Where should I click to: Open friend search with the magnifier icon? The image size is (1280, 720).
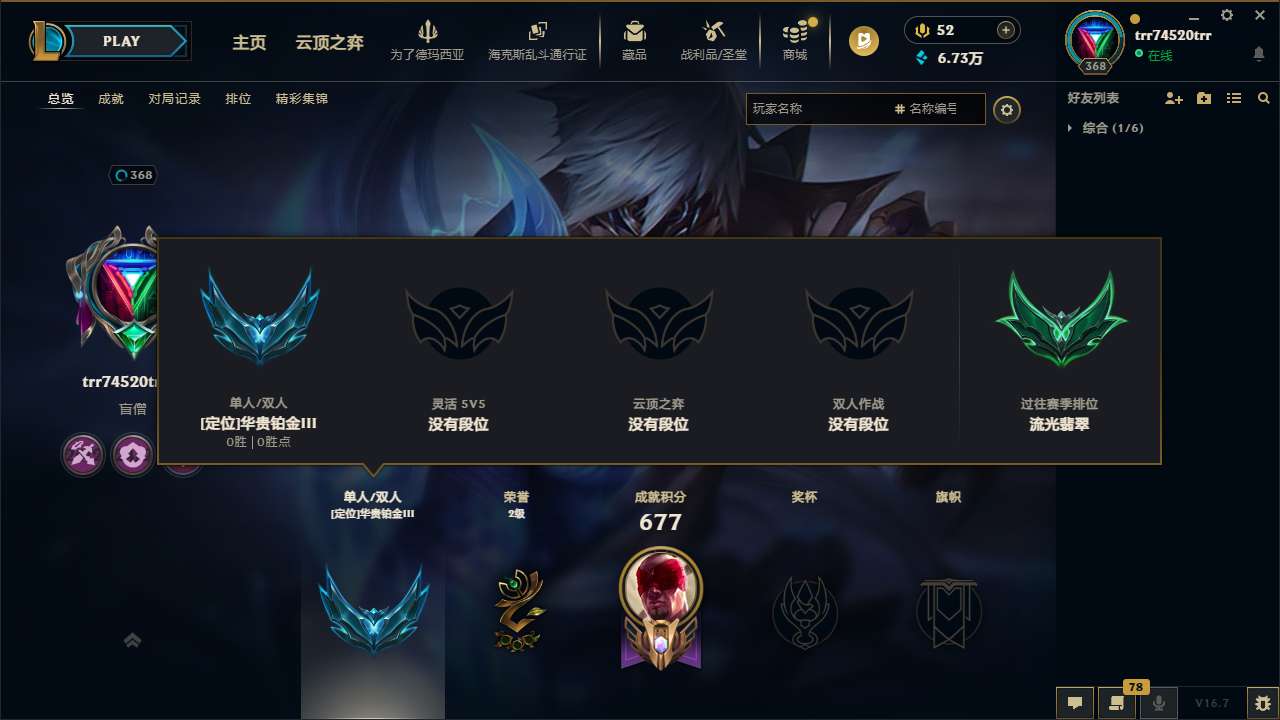click(x=1263, y=98)
